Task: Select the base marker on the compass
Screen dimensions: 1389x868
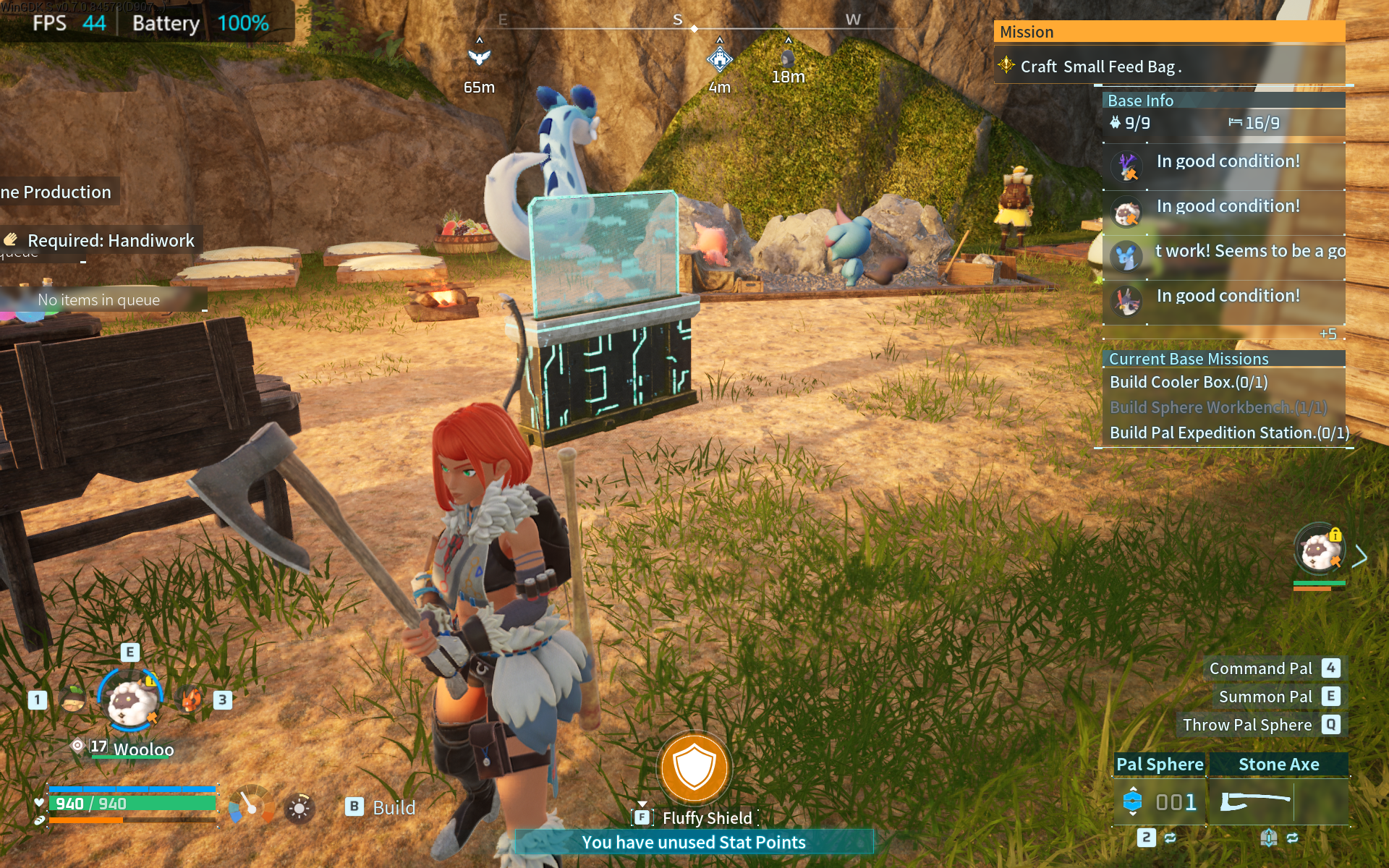Action: [719, 59]
